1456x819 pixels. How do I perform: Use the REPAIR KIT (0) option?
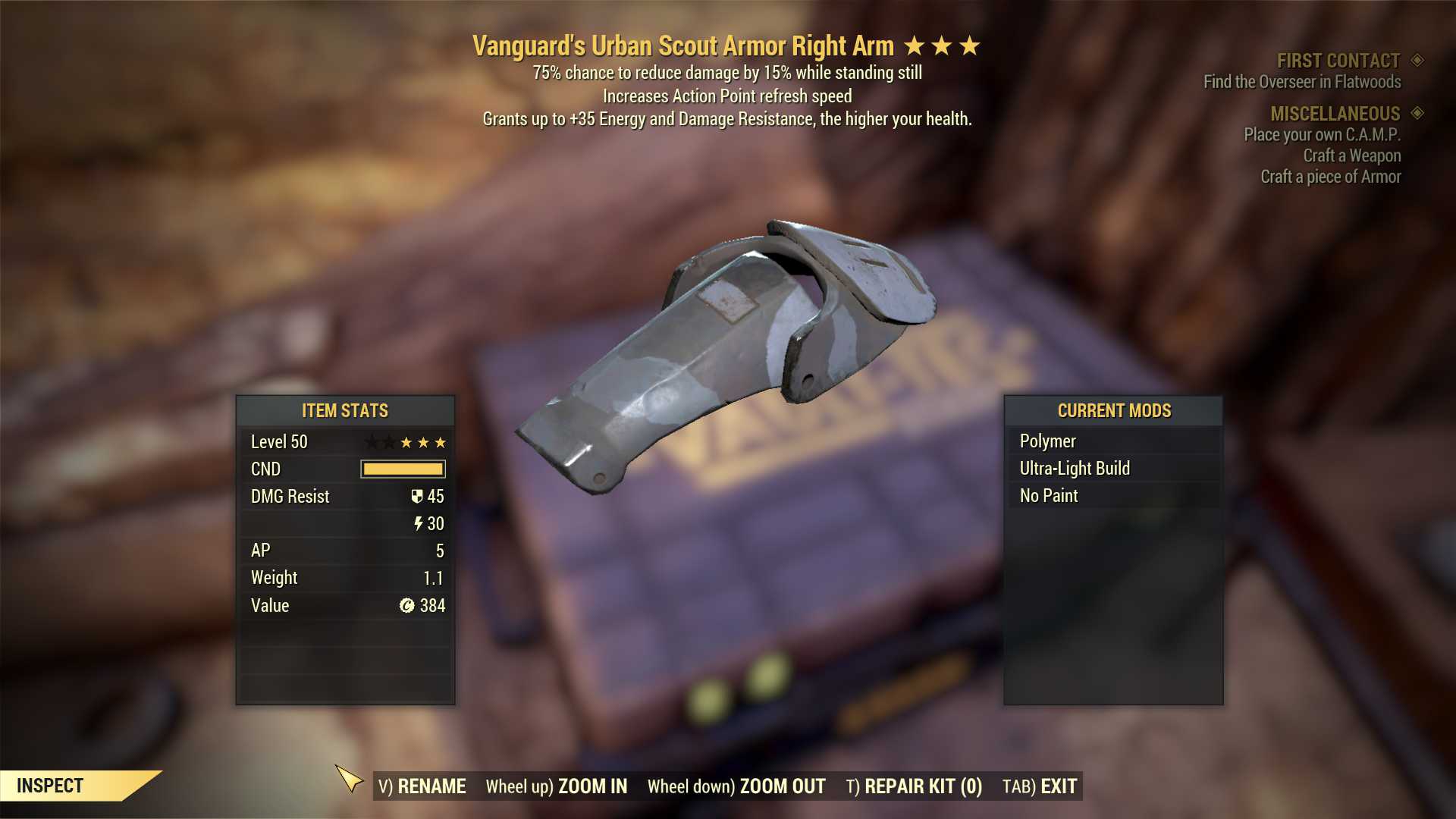point(914,786)
